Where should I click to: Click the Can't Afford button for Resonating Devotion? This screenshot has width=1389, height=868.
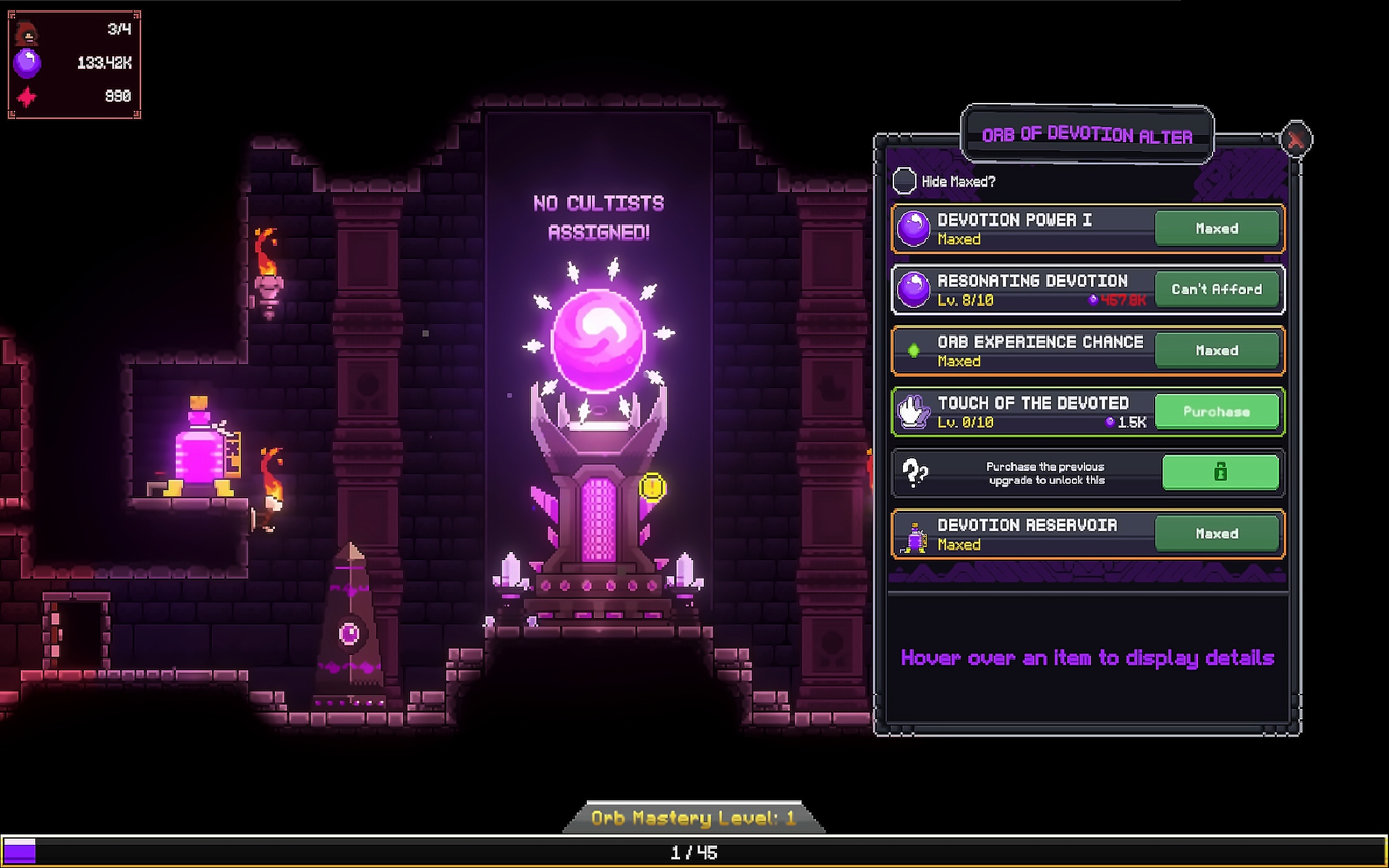click(x=1217, y=289)
